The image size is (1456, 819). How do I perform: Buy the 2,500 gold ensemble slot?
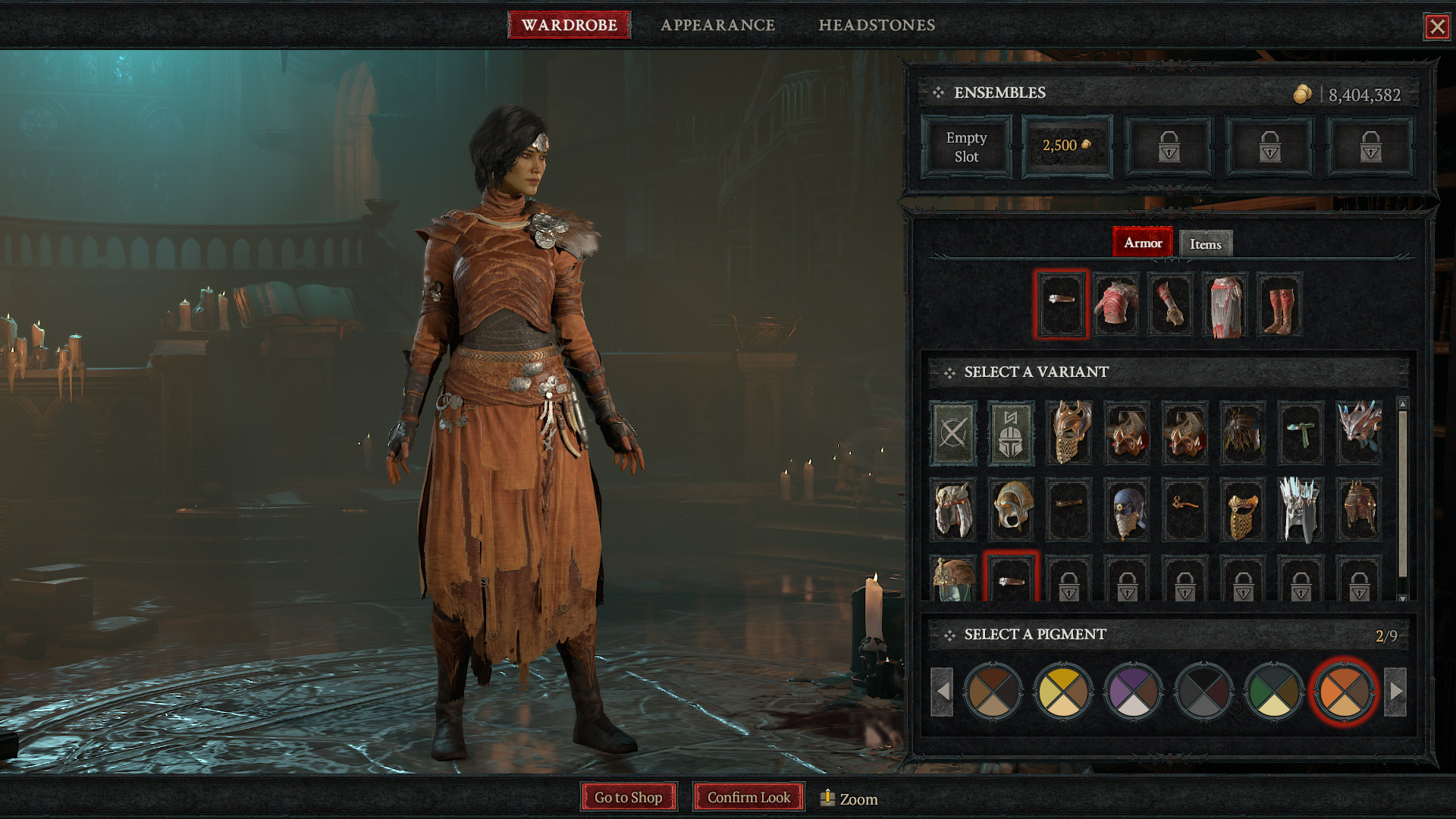tap(1067, 146)
